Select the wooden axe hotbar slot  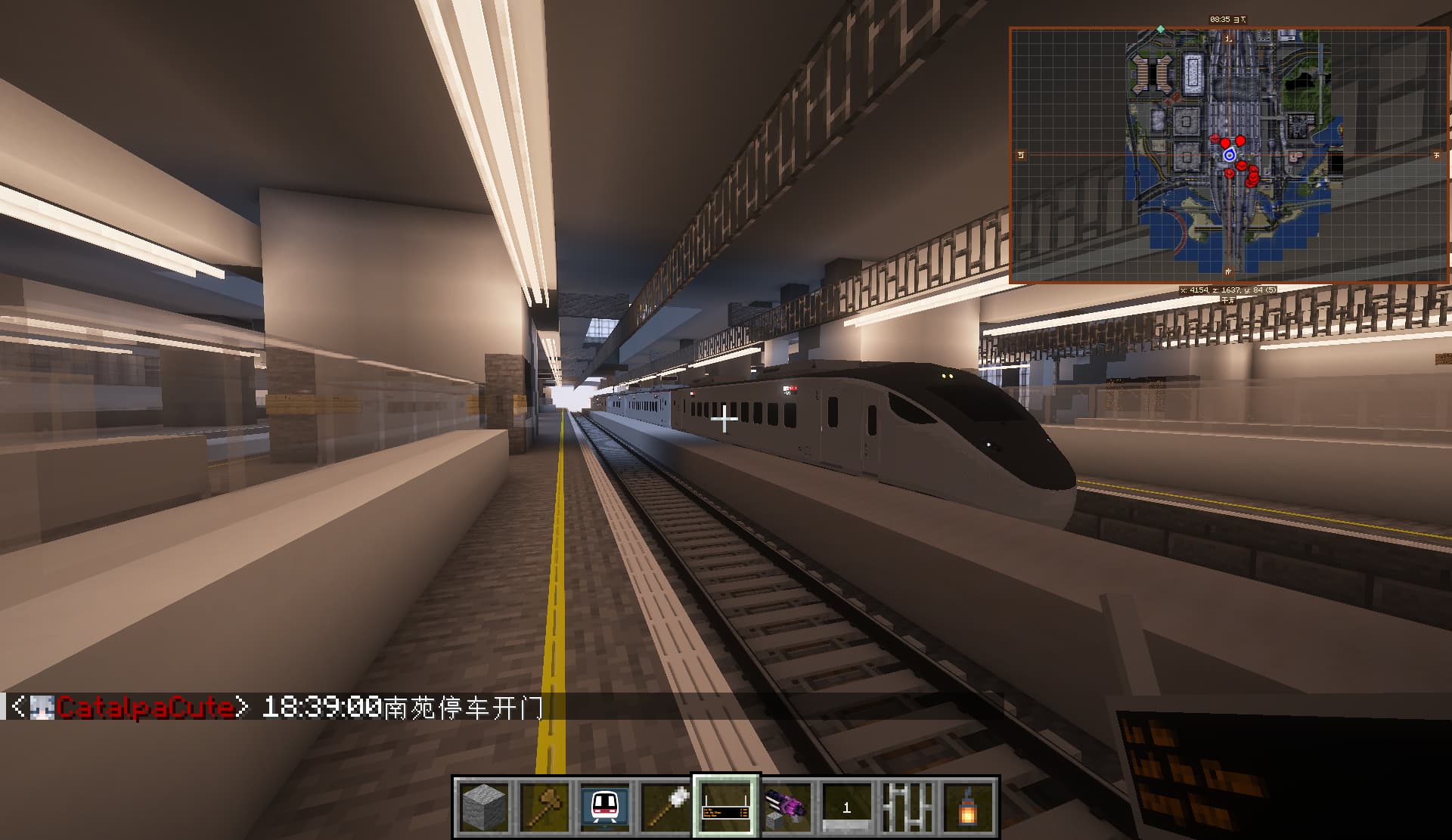(544, 806)
